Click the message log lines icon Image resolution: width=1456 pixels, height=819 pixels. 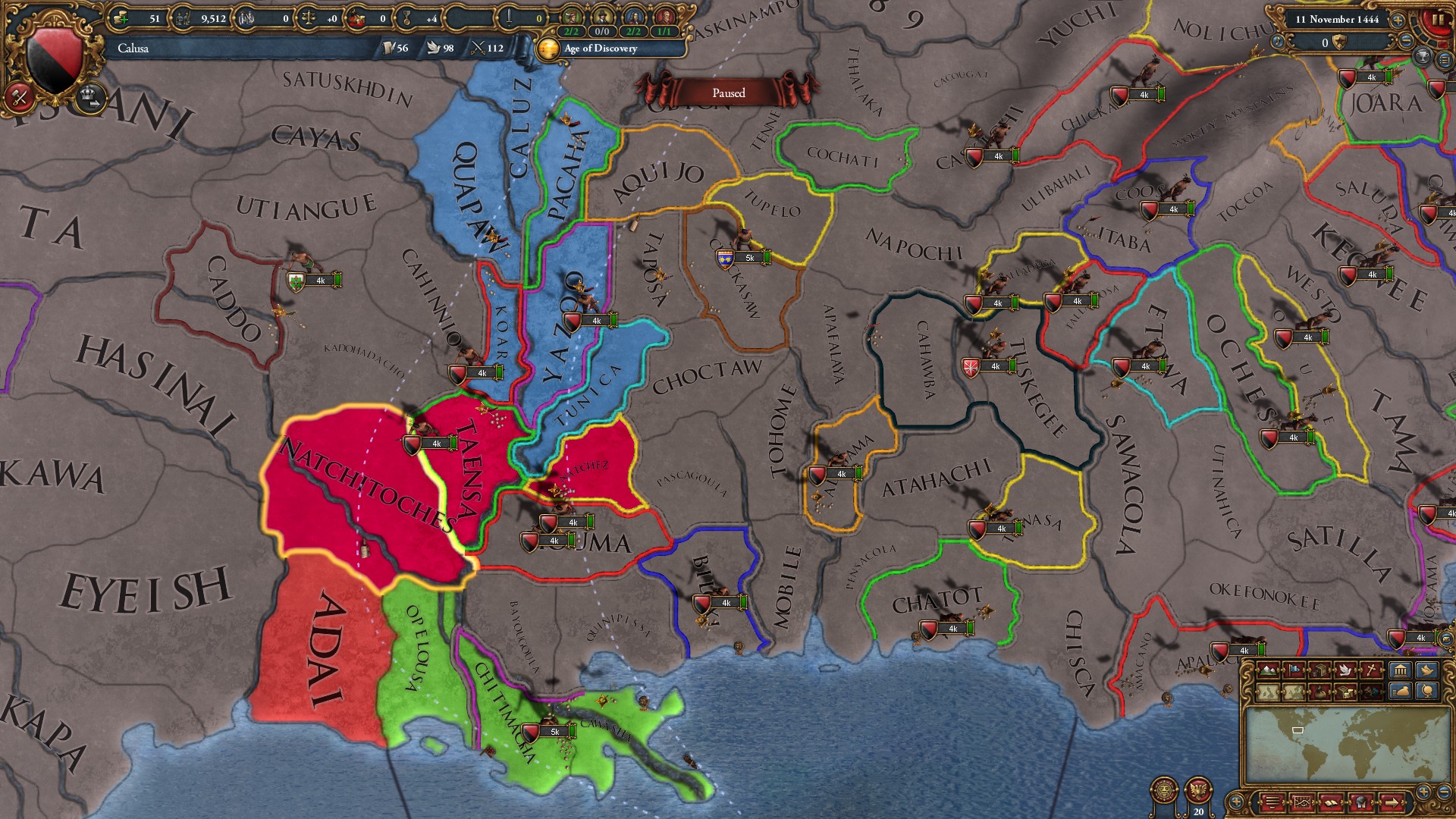point(1271,802)
